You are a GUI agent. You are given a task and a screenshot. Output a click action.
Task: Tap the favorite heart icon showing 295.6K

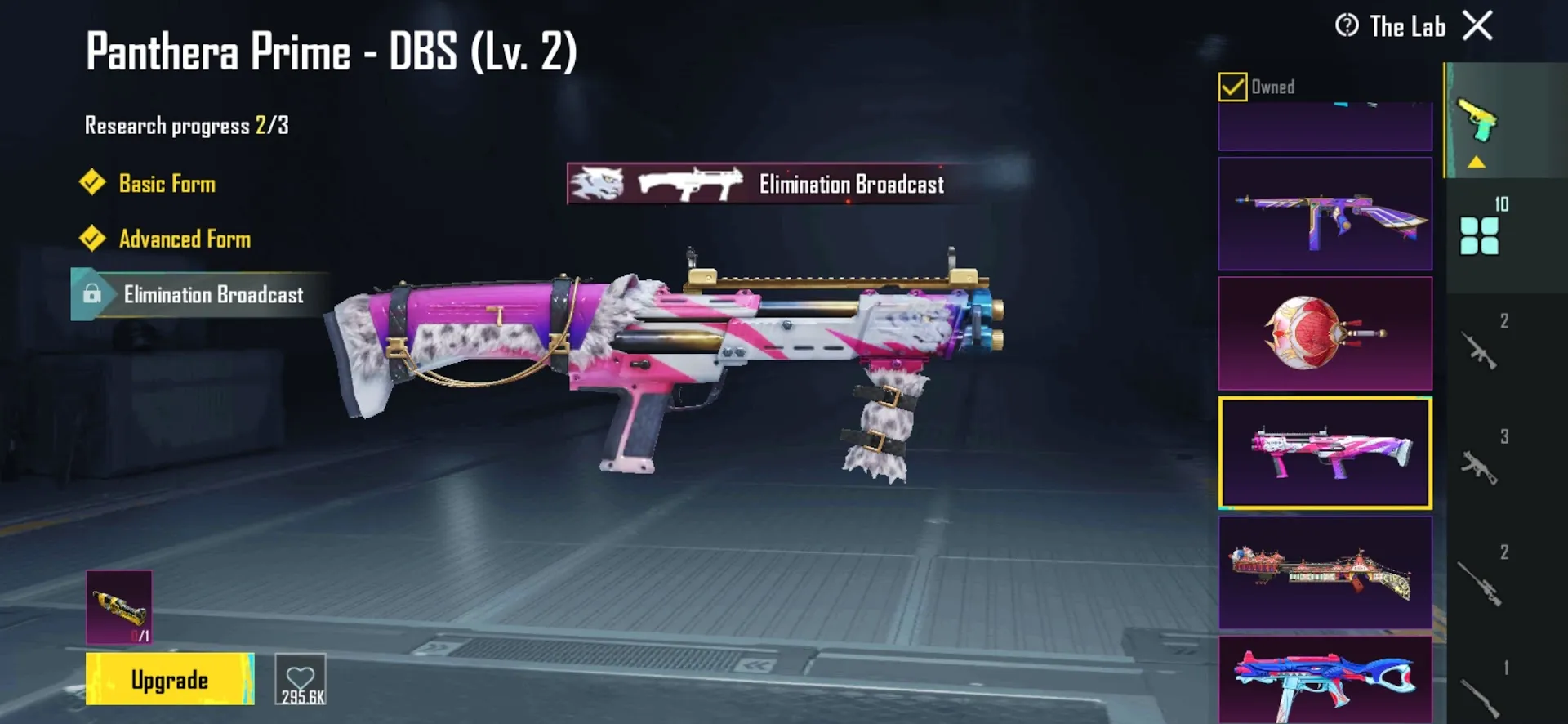click(301, 677)
